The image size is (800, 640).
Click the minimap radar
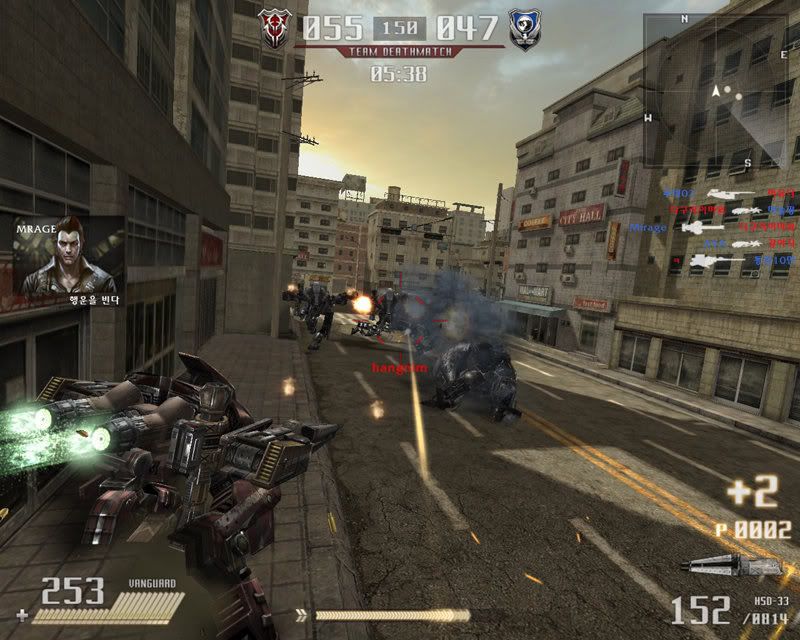tap(712, 90)
